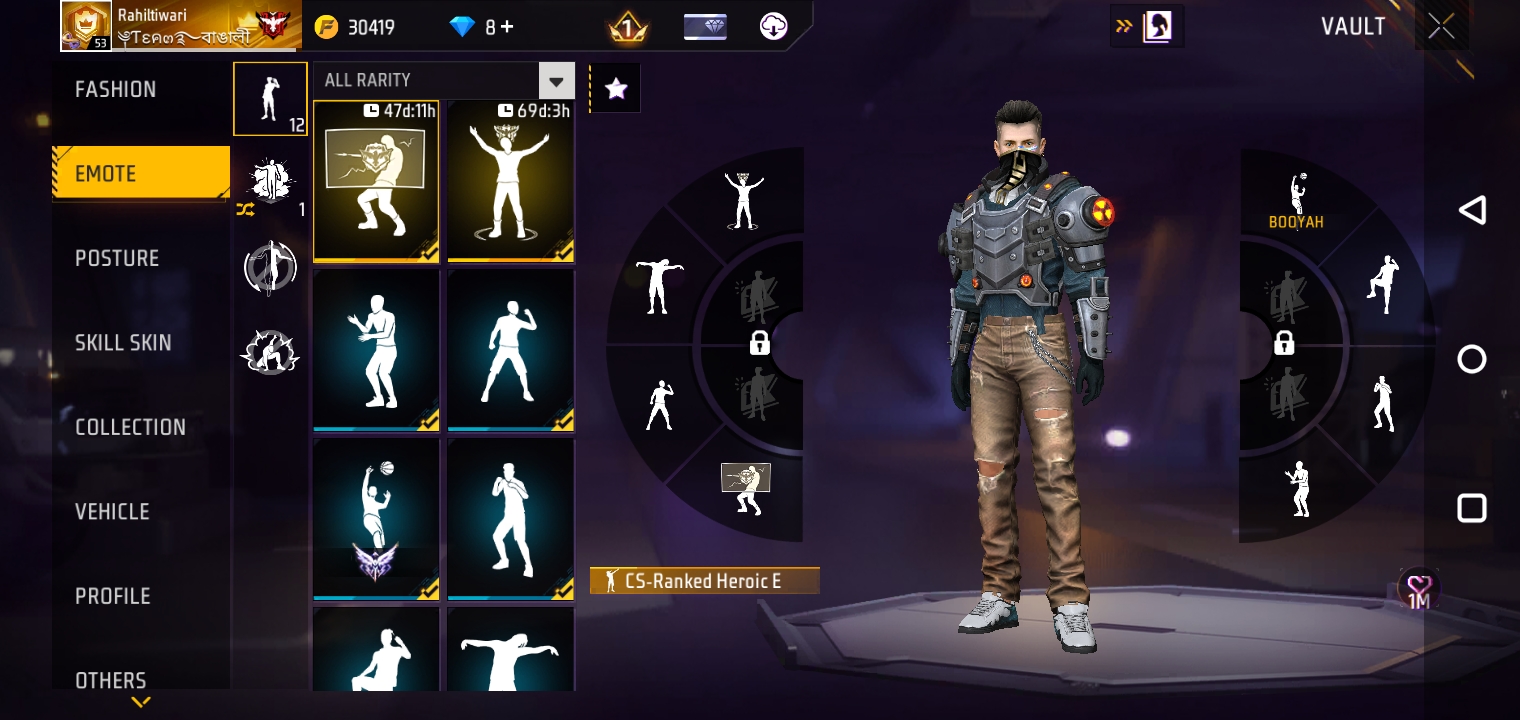Viewport: 1520px width, 720px height.
Task: Open the news scroll icon near VAULT
Action: click(1160, 26)
